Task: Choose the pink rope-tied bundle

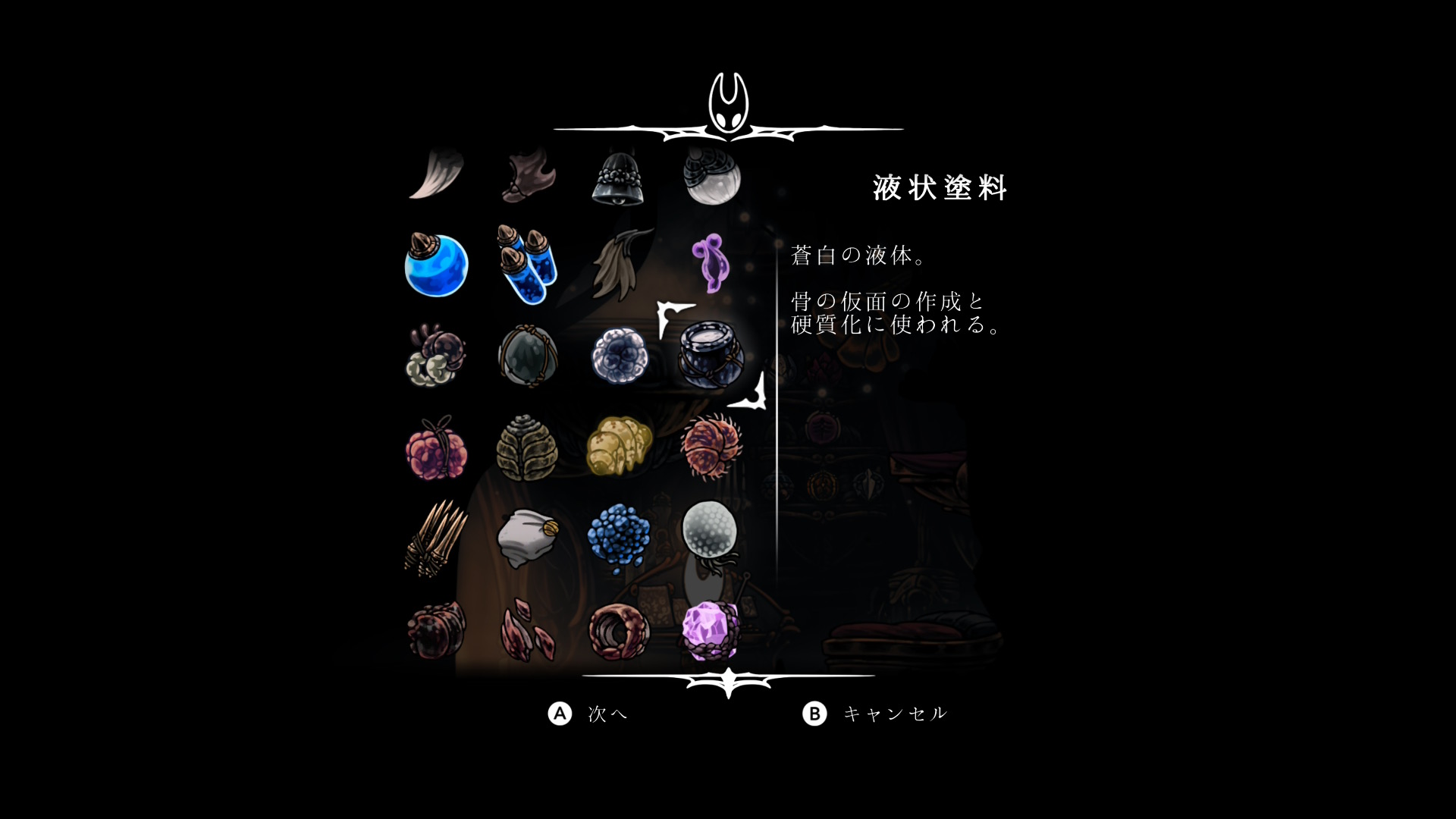Action: [436, 447]
